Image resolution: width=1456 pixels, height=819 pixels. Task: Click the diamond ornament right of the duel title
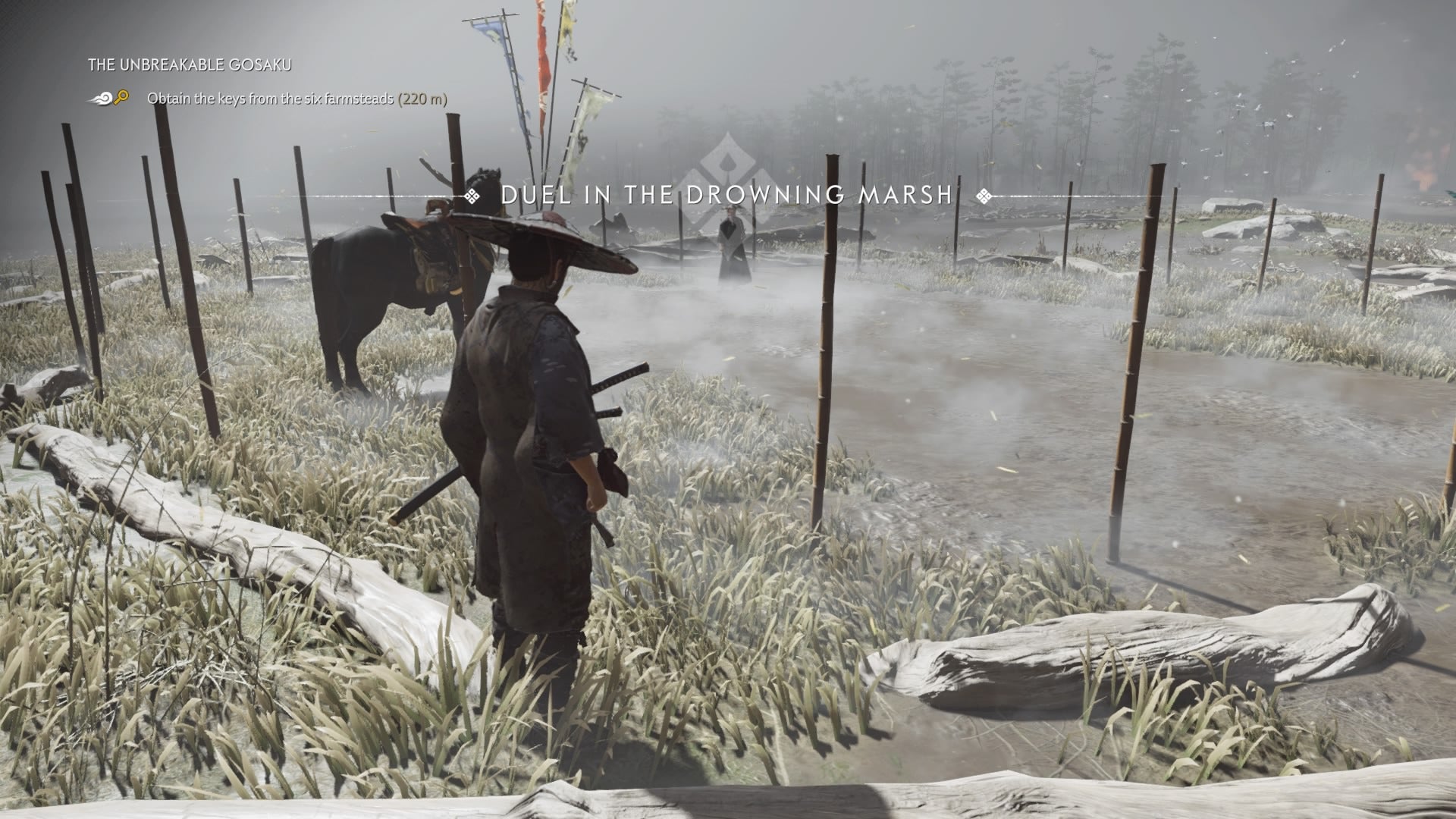984,197
